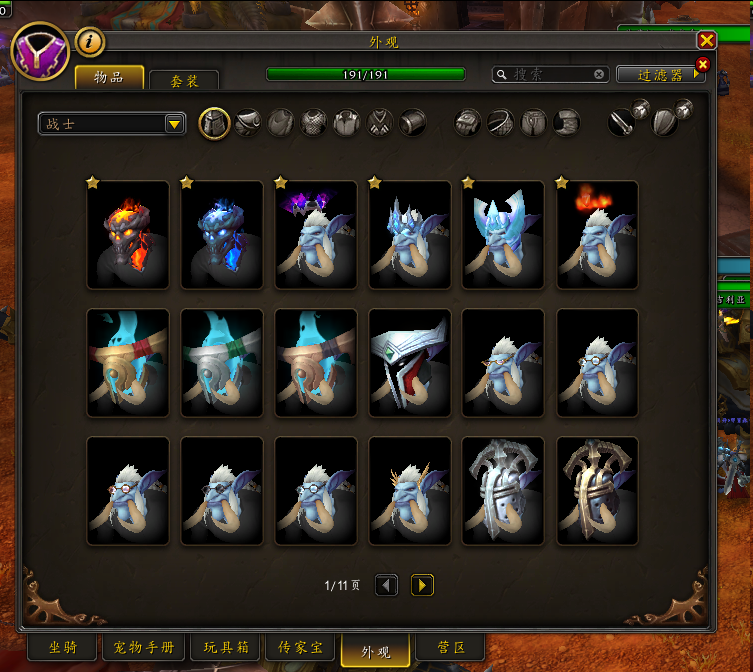Open the 玩具箱 toy box tab
Viewport: 753px width, 672px height.
pyautogui.click(x=229, y=648)
